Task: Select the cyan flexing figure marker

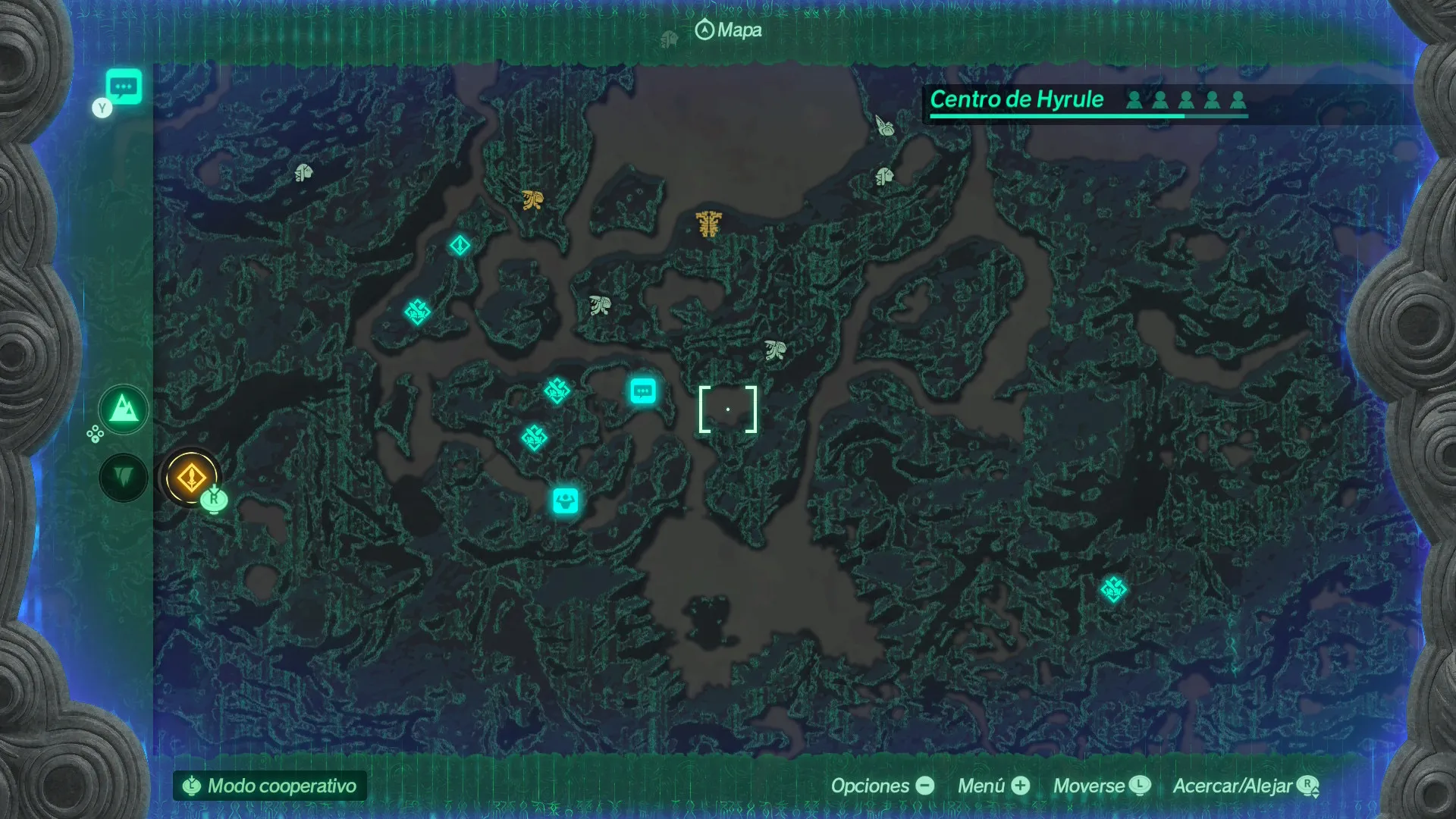Action: tap(565, 500)
